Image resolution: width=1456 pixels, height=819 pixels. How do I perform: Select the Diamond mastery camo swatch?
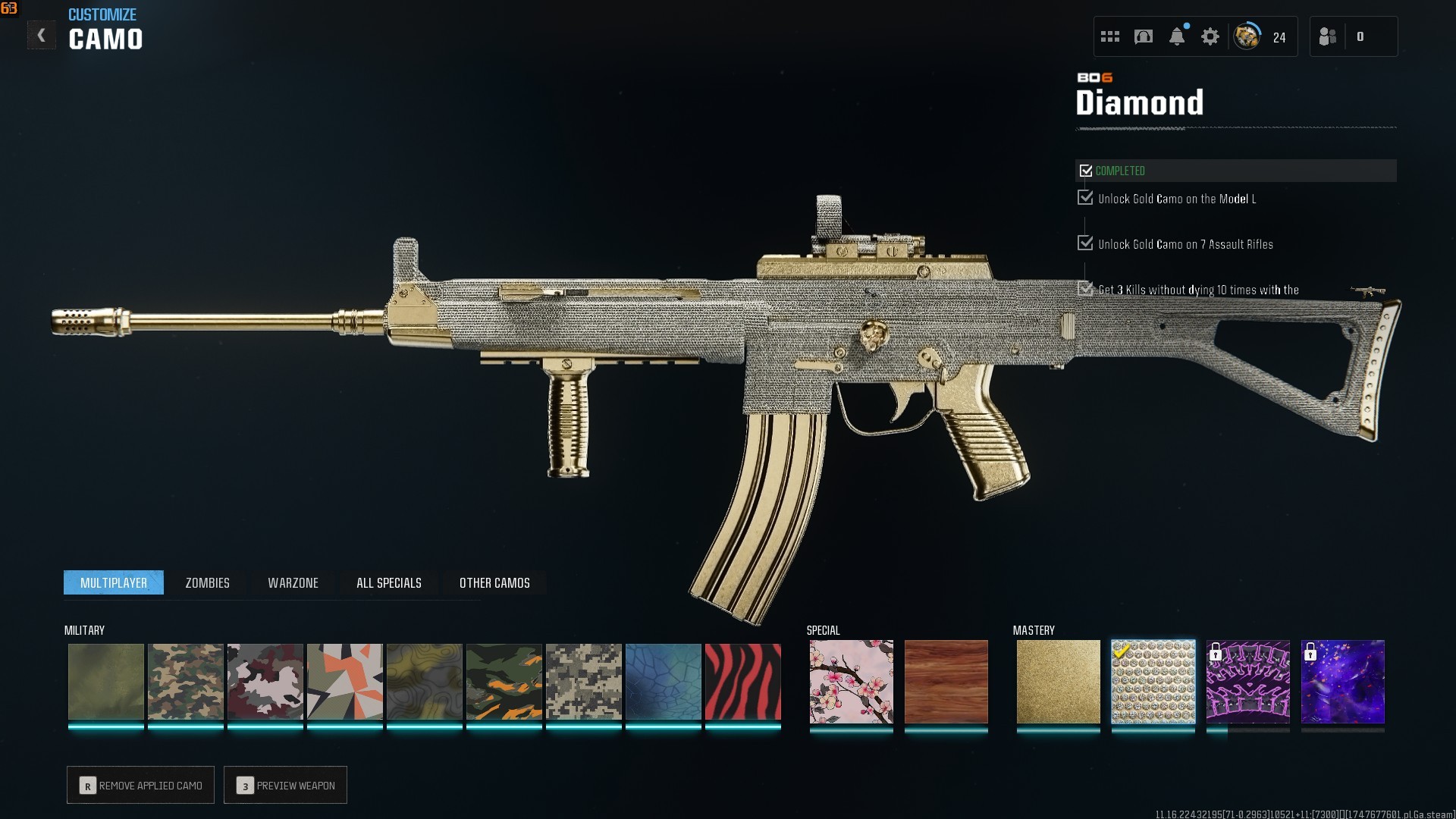pyautogui.click(x=1153, y=682)
